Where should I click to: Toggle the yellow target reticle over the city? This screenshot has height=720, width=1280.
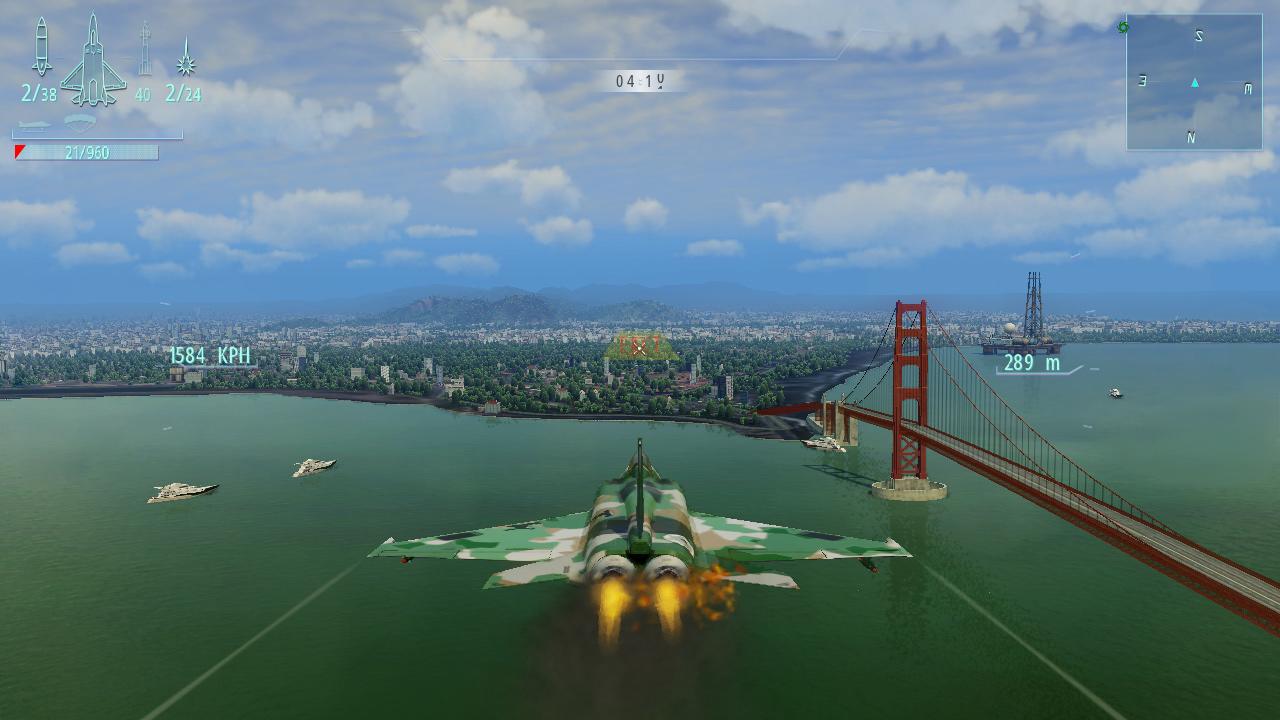pyautogui.click(x=640, y=347)
